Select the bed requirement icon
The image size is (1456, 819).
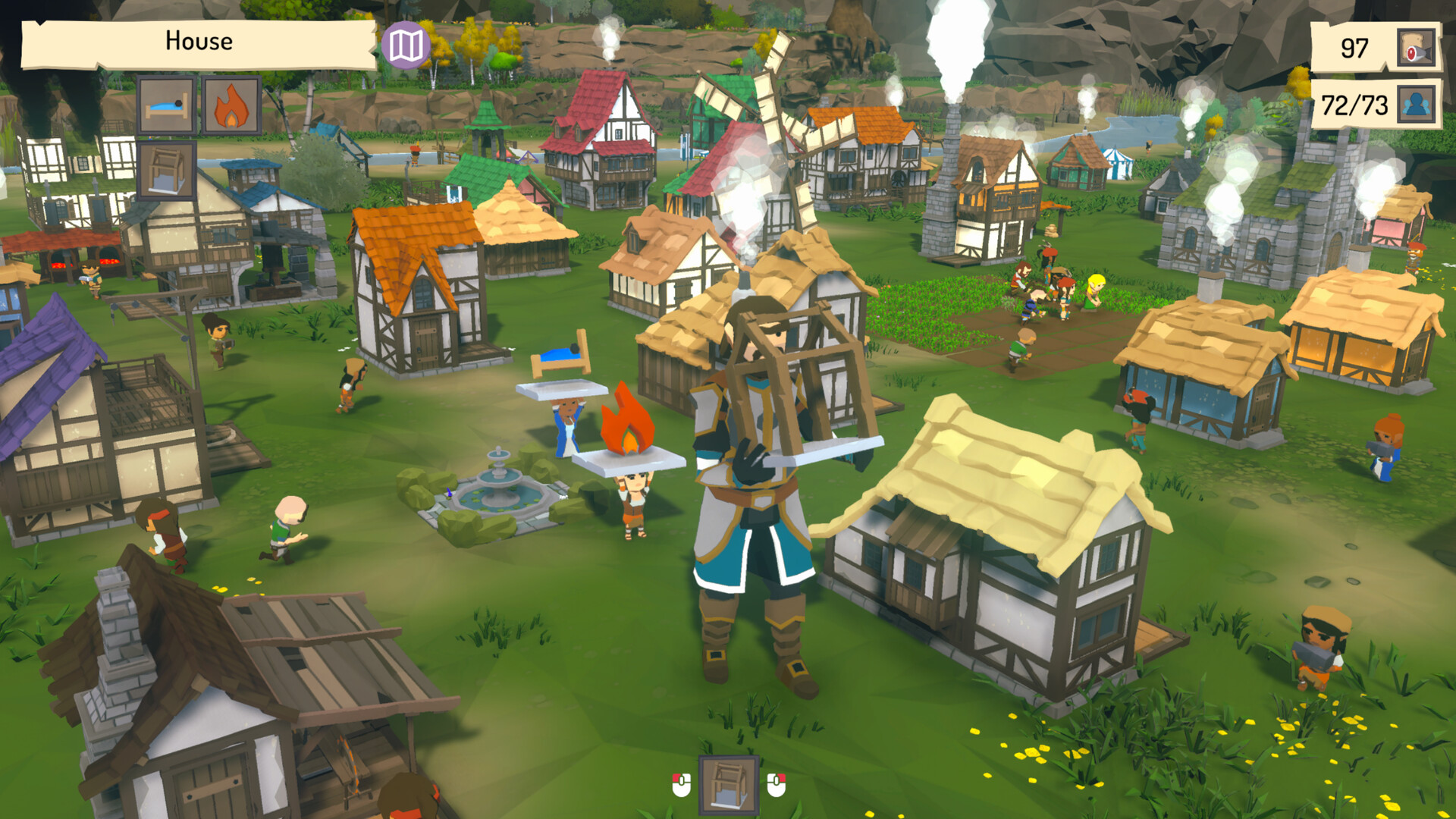pyautogui.click(x=167, y=106)
